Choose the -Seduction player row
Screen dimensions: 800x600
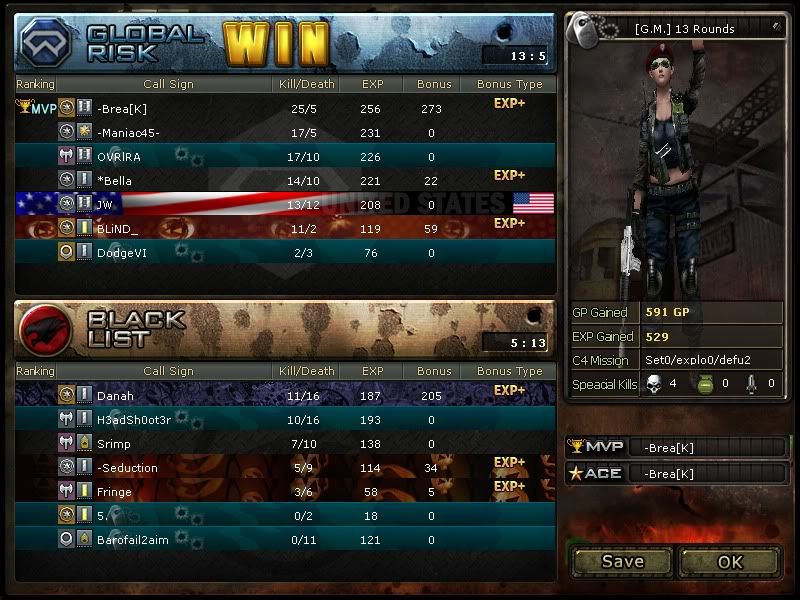[127, 468]
